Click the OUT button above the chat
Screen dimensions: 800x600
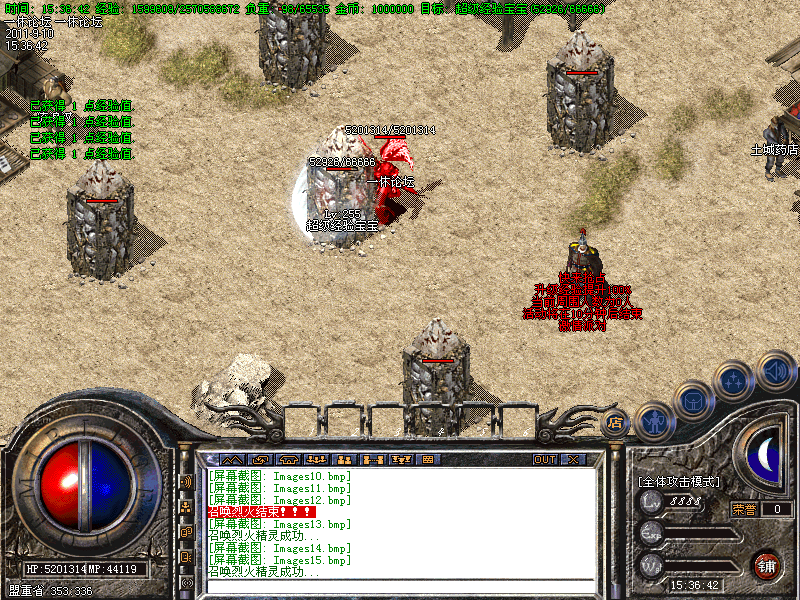tap(544, 459)
